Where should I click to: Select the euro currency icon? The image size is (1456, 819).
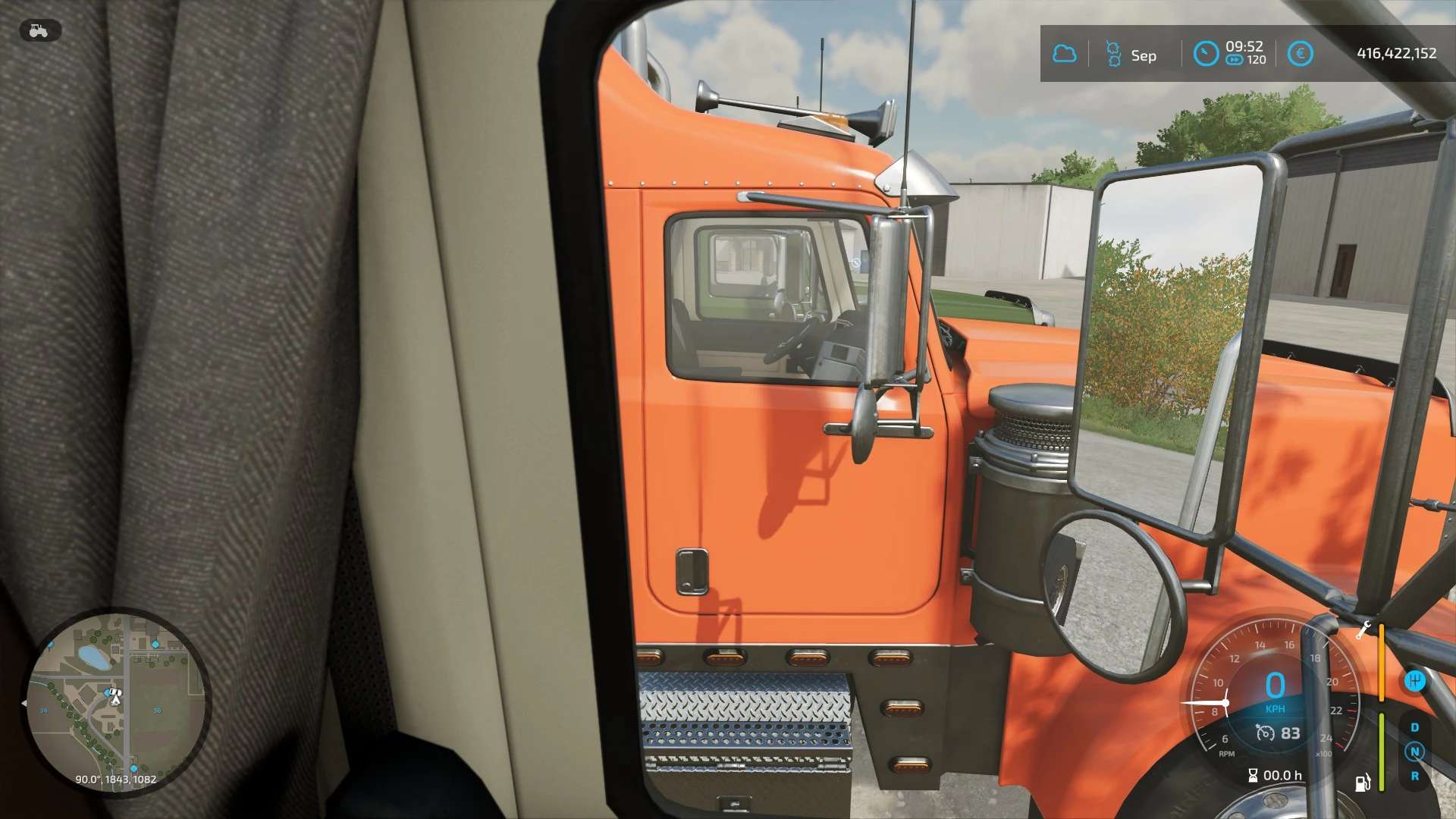[x=1300, y=54]
